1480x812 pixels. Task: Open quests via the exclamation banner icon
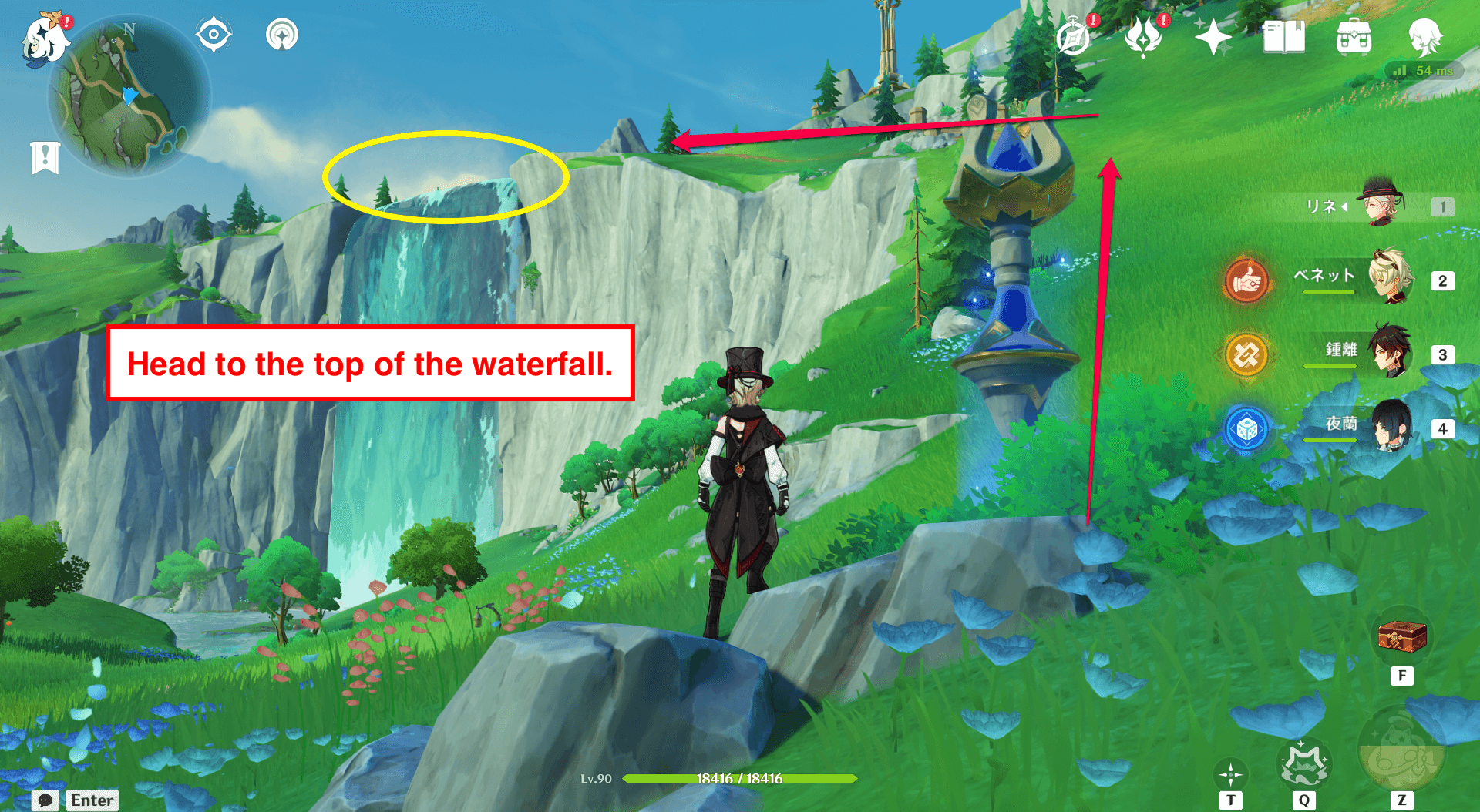[x=46, y=155]
